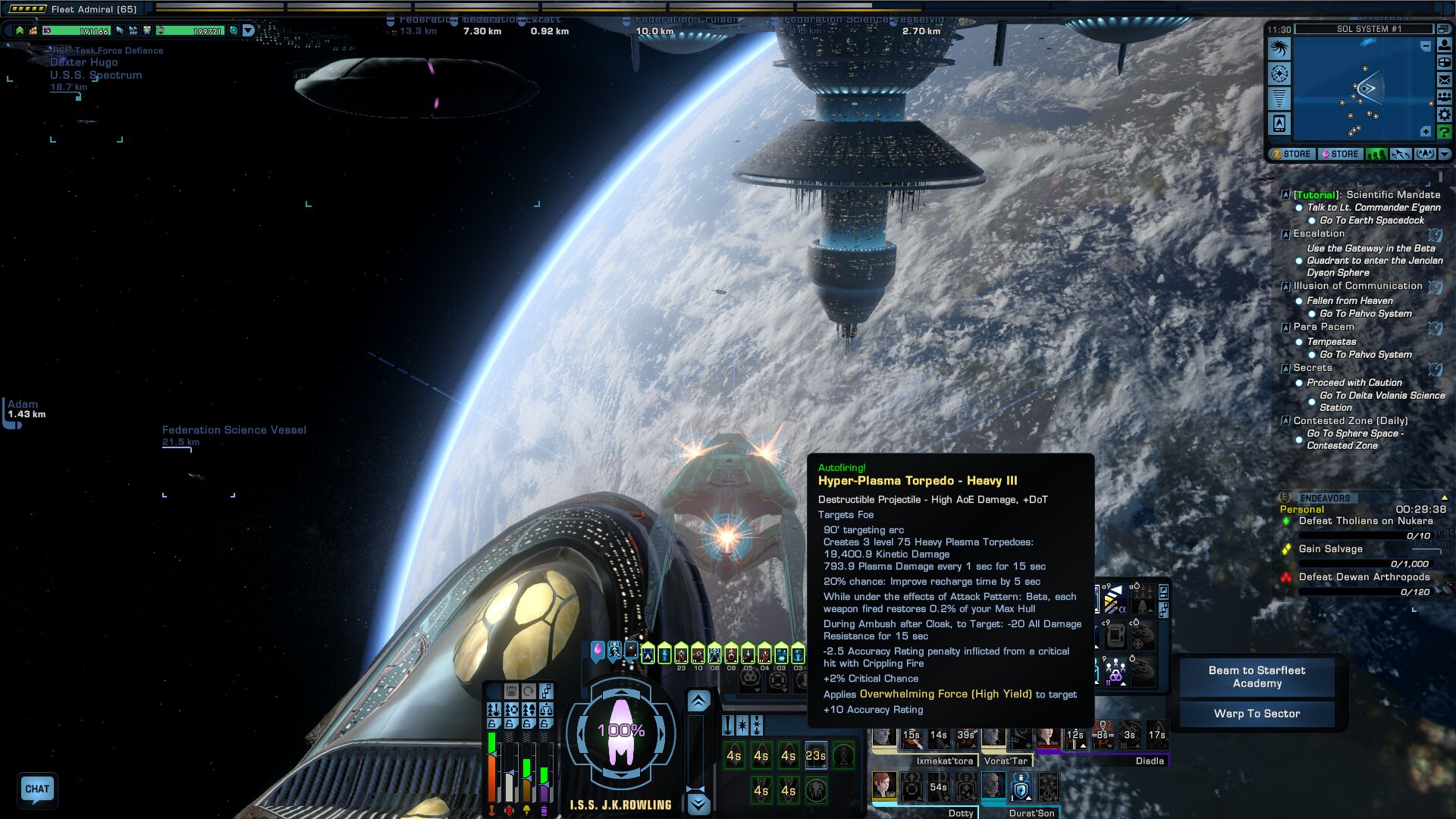The width and height of the screenshot is (1456, 819).
Task: Increase throttle with the up chevron
Action: (698, 701)
